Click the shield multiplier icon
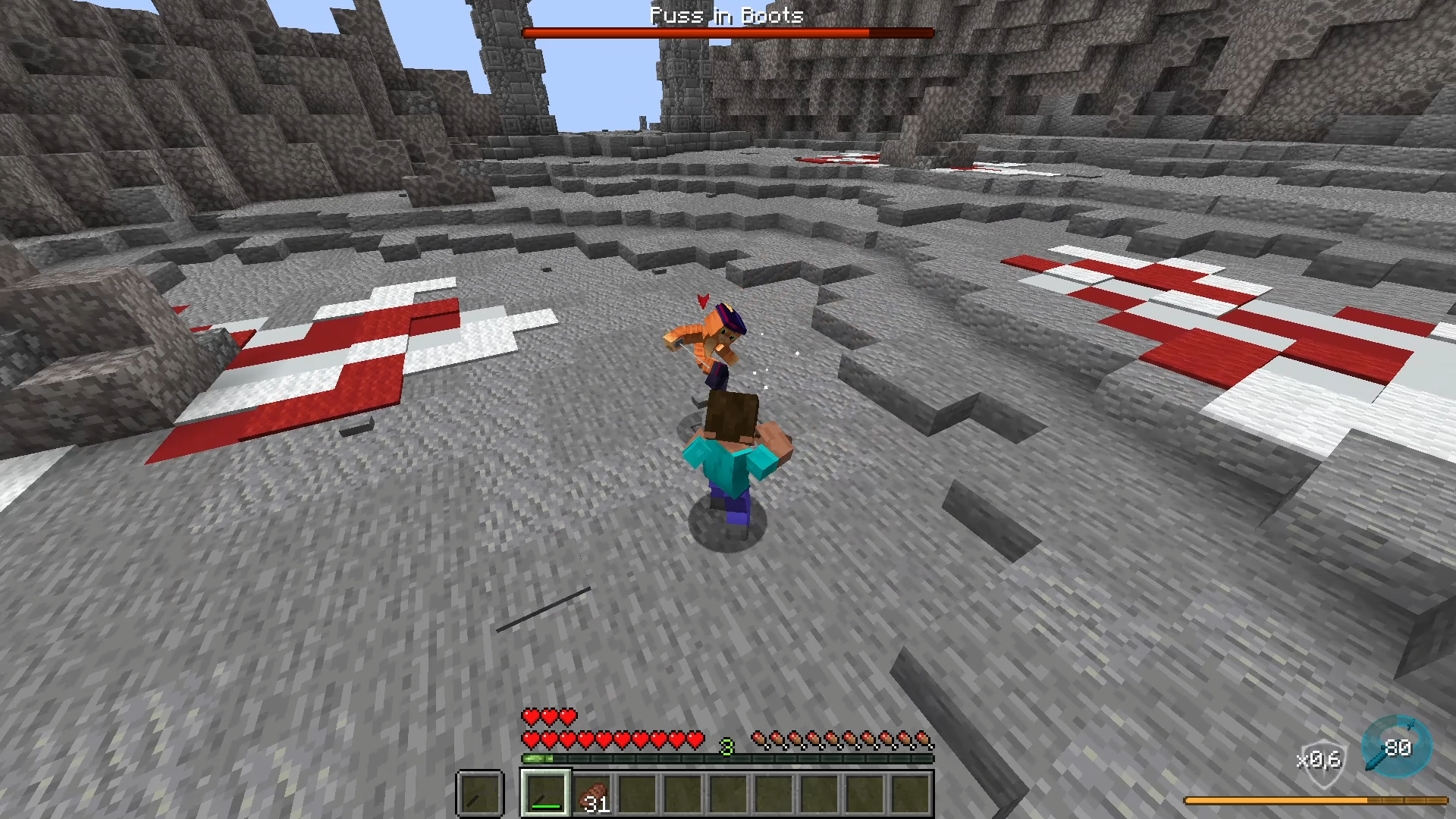Viewport: 1456px width, 819px height. pyautogui.click(x=1320, y=759)
